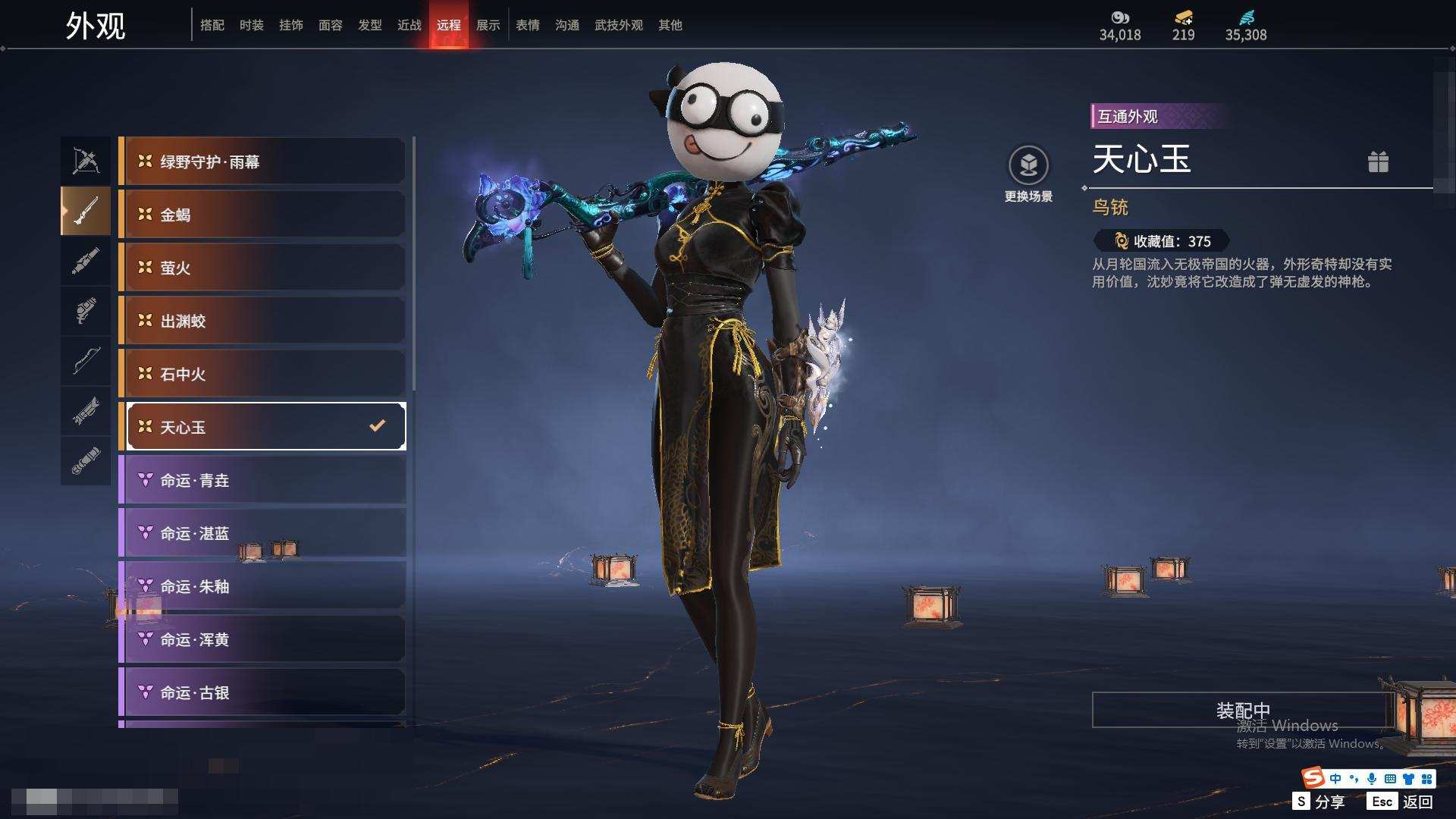Screen dimensions: 1456x819
Task: Choose the 绿野守护·雨幕 skin
Action: (x=262, y=162)
